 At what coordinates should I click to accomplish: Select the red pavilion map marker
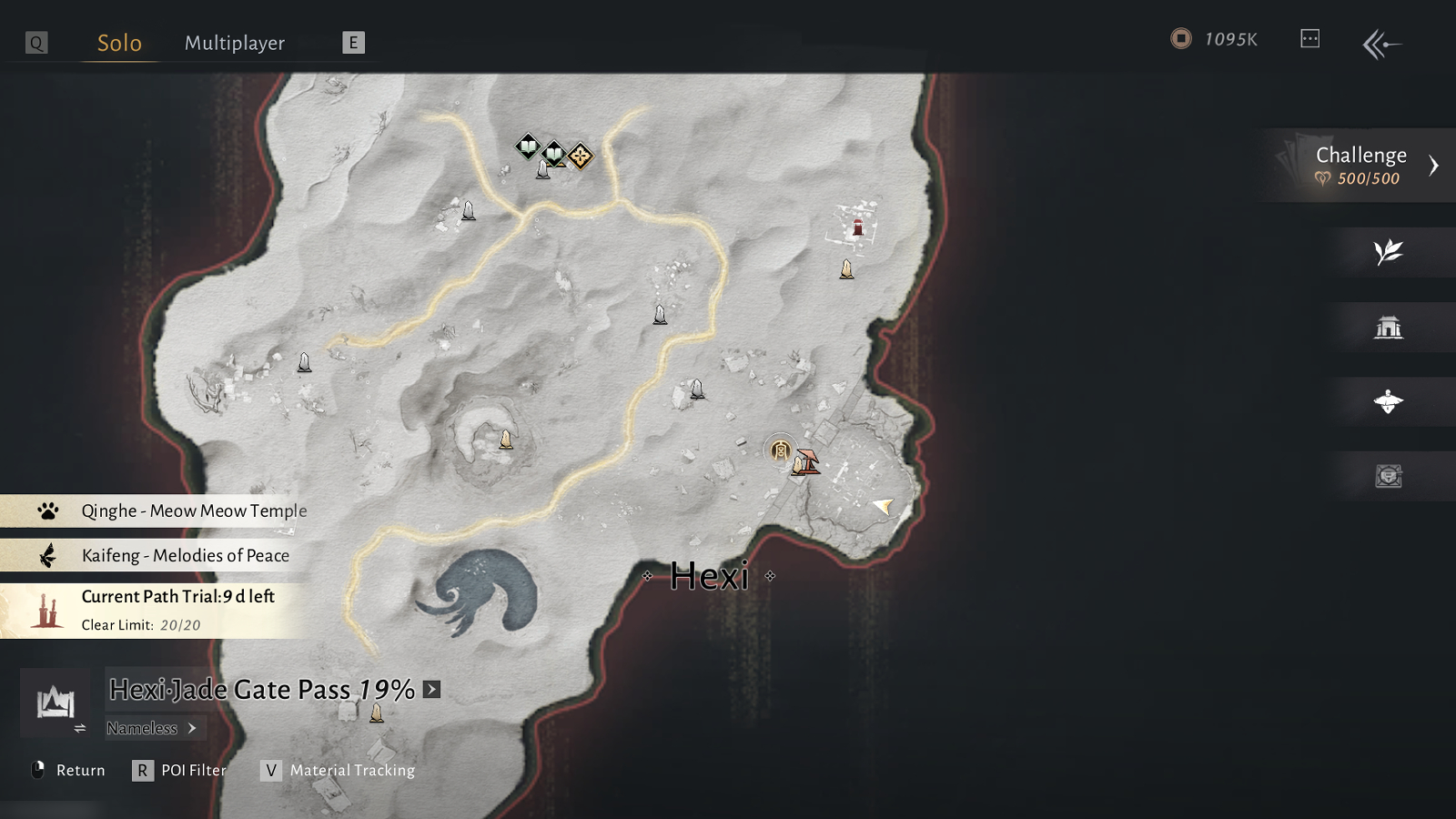(x=808, y=461)
